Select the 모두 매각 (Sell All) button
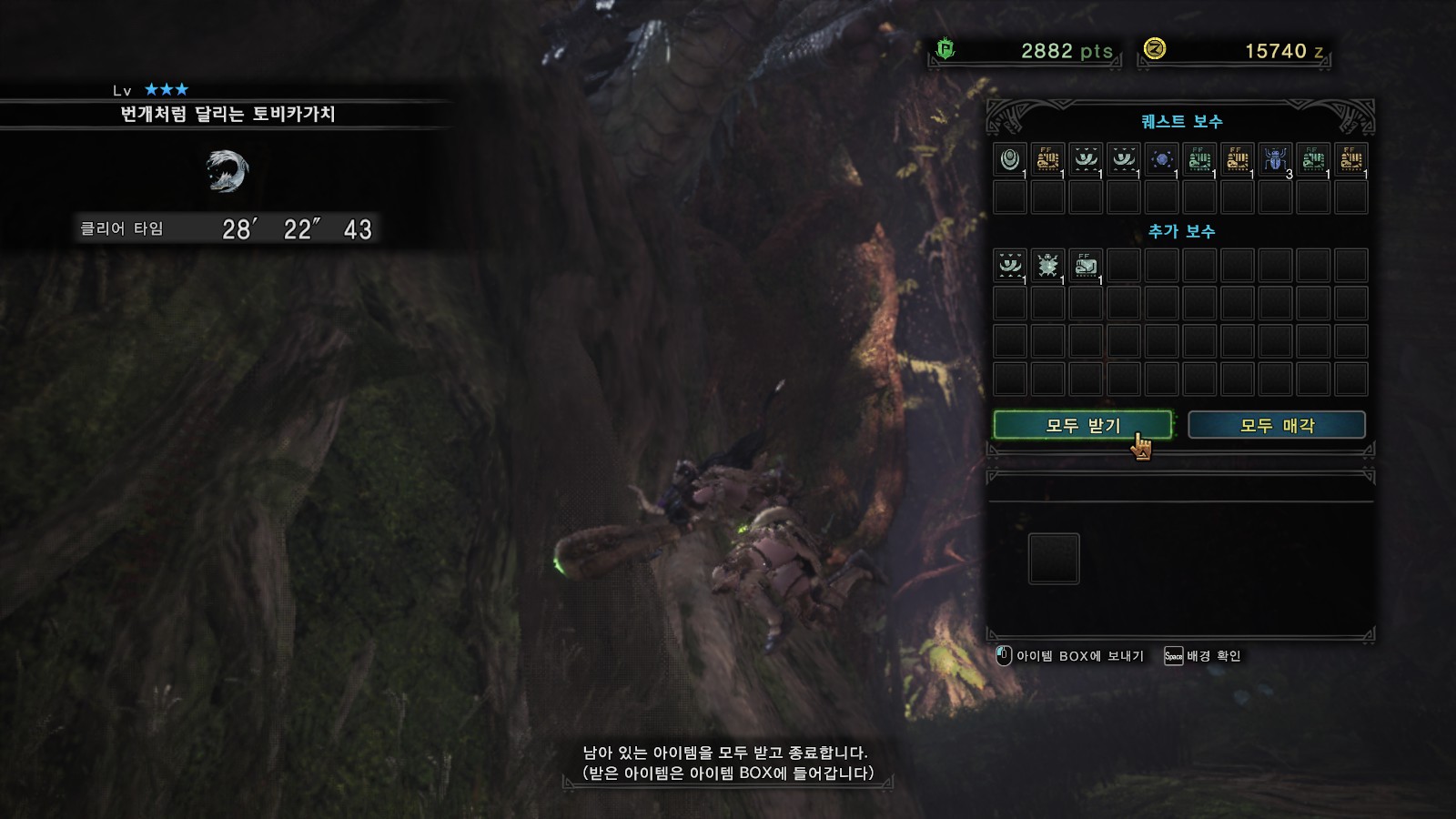The image size is (1456, 819). tap(1276, 425)
